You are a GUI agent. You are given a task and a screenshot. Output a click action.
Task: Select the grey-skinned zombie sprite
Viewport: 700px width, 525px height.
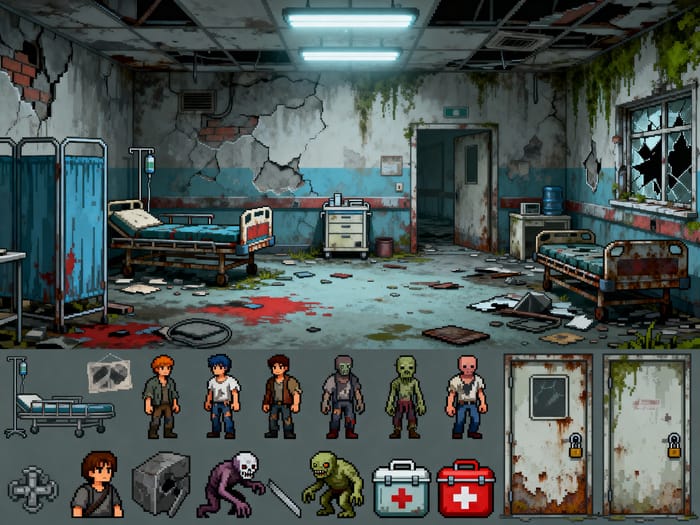(342, 396)
